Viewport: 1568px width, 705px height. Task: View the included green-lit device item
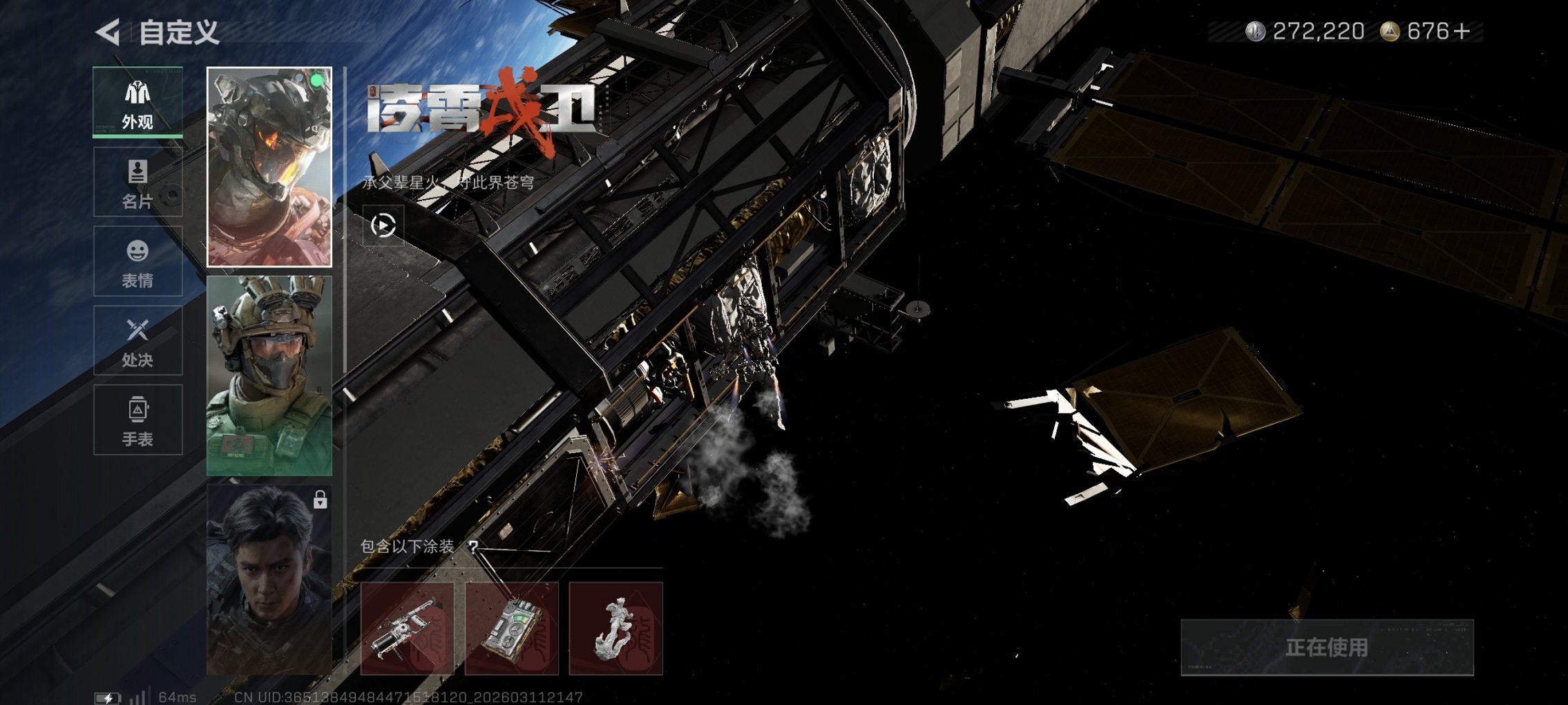511,628
